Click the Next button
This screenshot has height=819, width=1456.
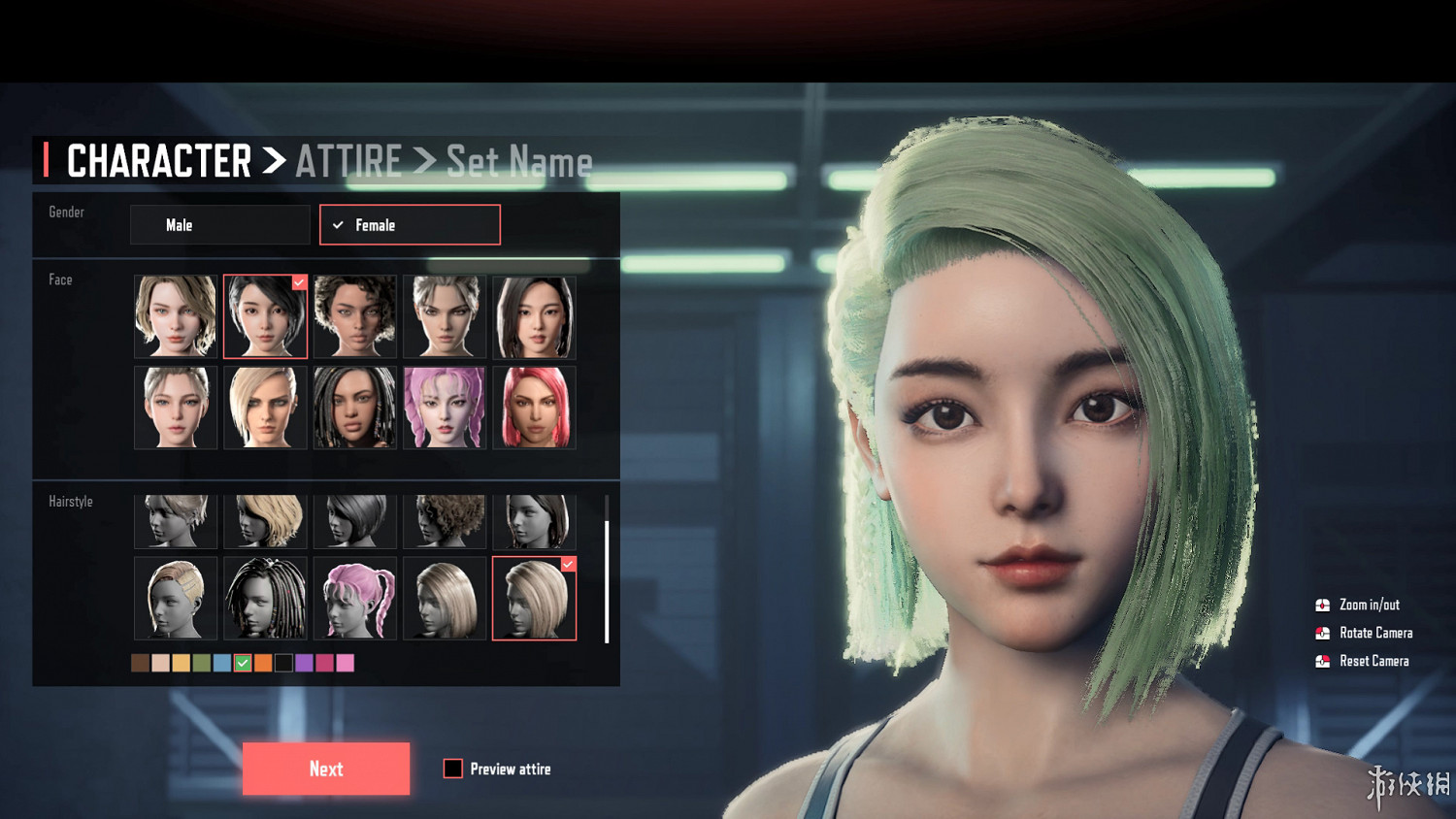[x=326, y=769]
